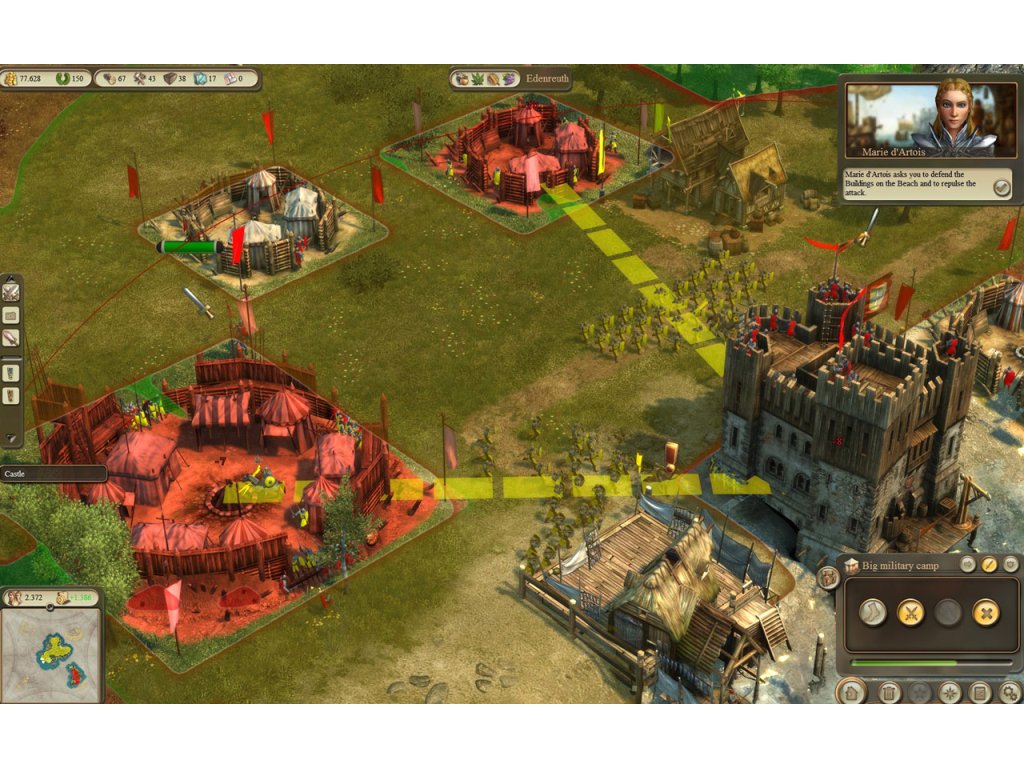
Task: Select the boot icon in the military camp panel
Action: tap(873, 612)
